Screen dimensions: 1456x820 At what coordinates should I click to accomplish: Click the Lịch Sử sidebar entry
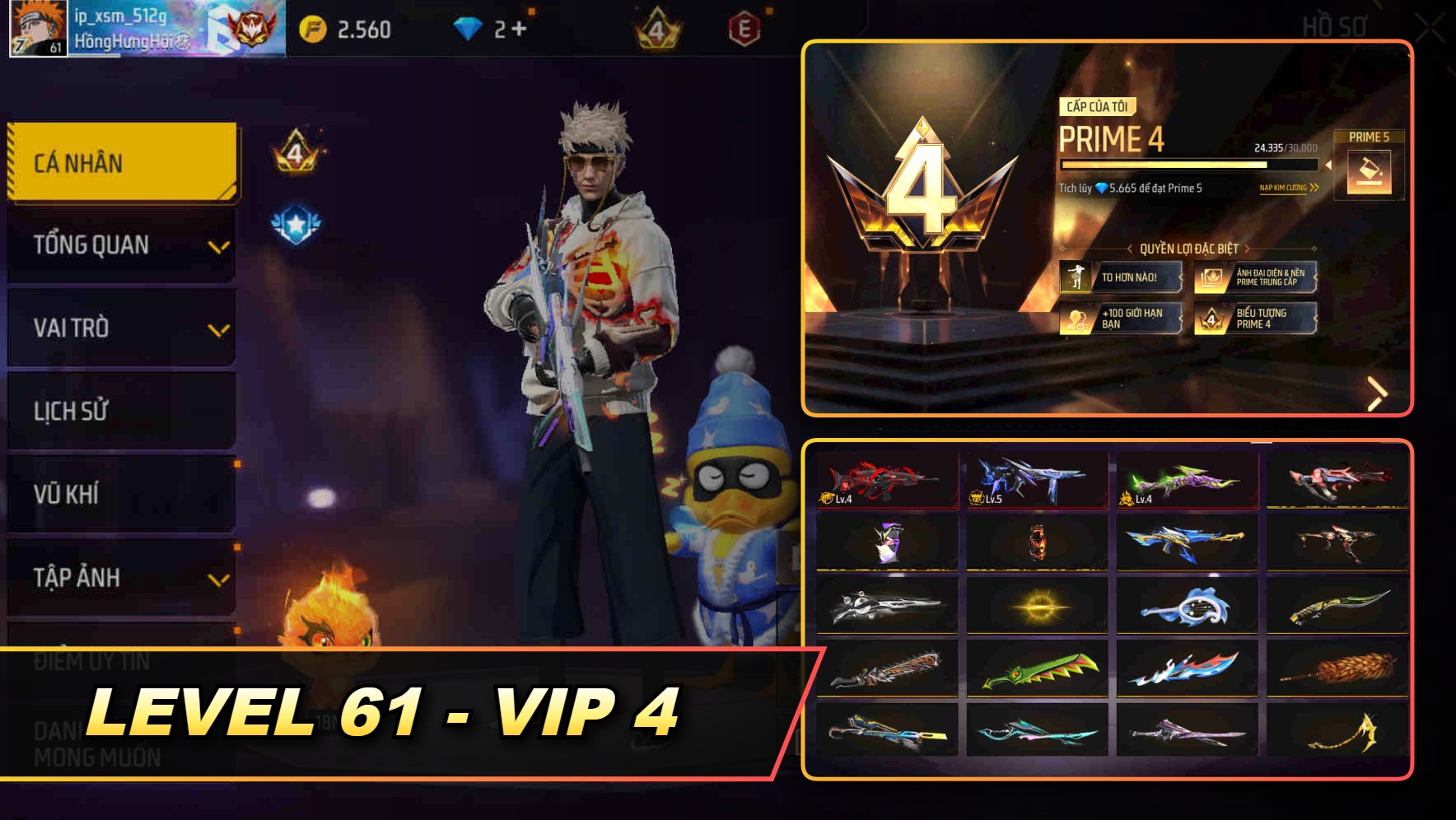pyautogui.click(x=121, y=411)
